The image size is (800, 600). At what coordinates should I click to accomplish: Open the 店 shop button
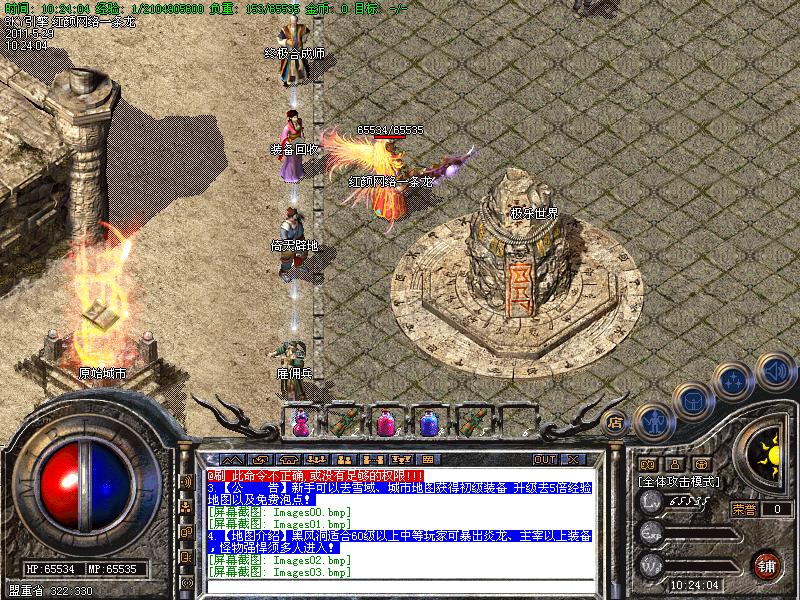click(615, 421)
